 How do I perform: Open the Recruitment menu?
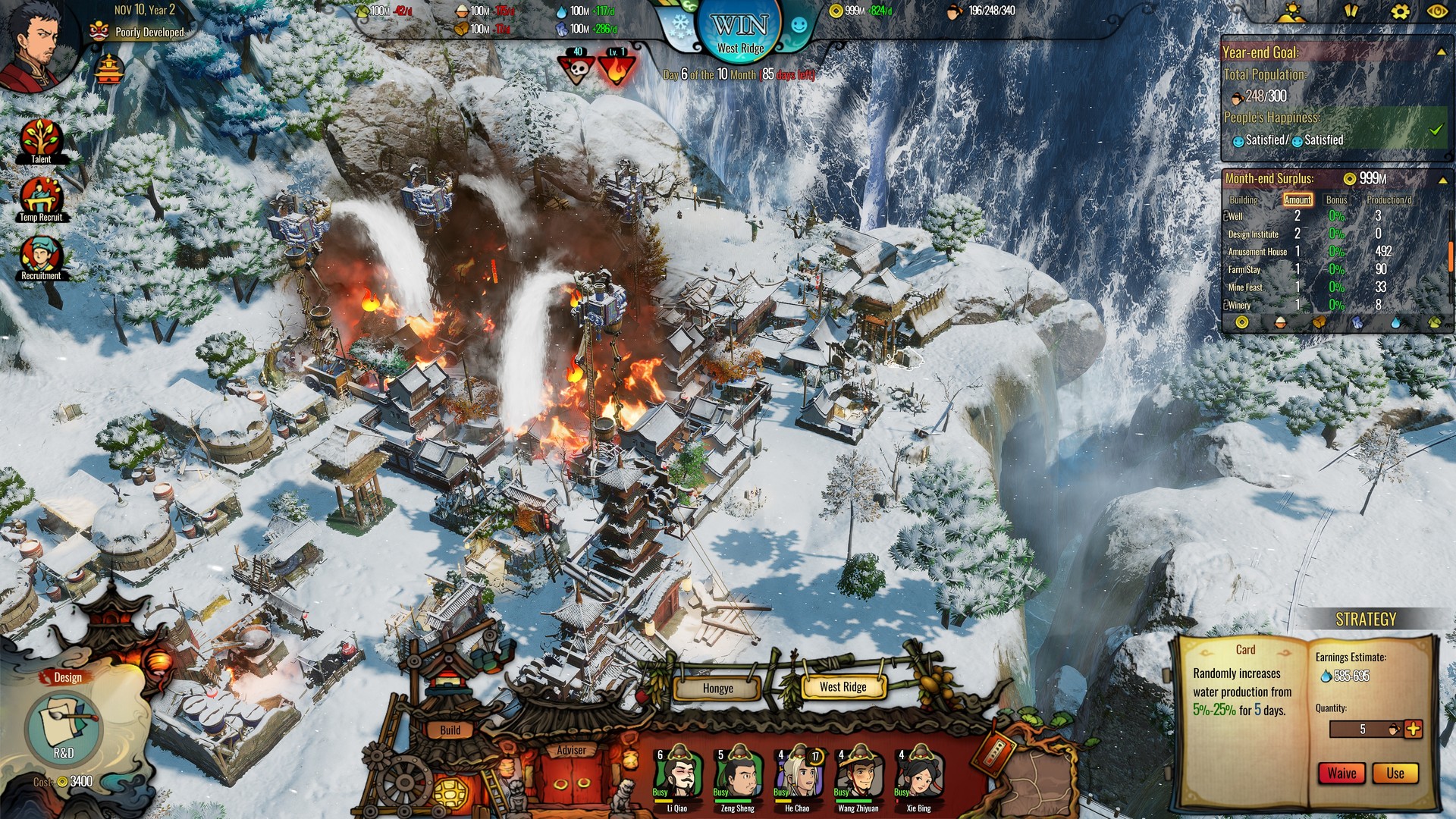click(x=41, y=256)
